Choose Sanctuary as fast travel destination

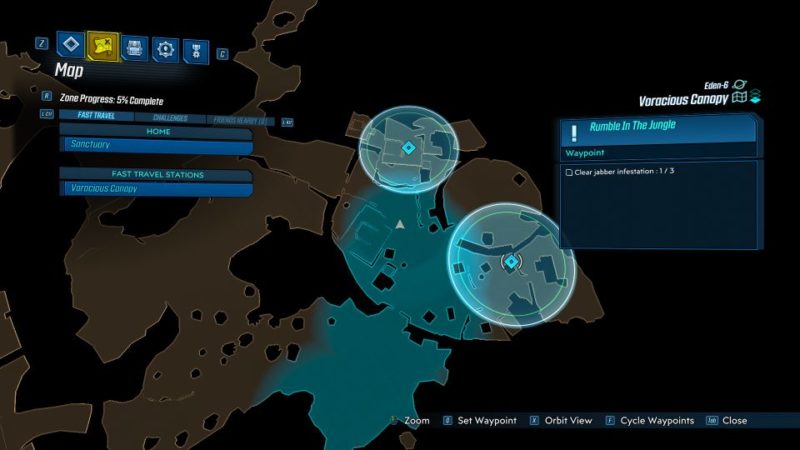(x=155, y=145)
